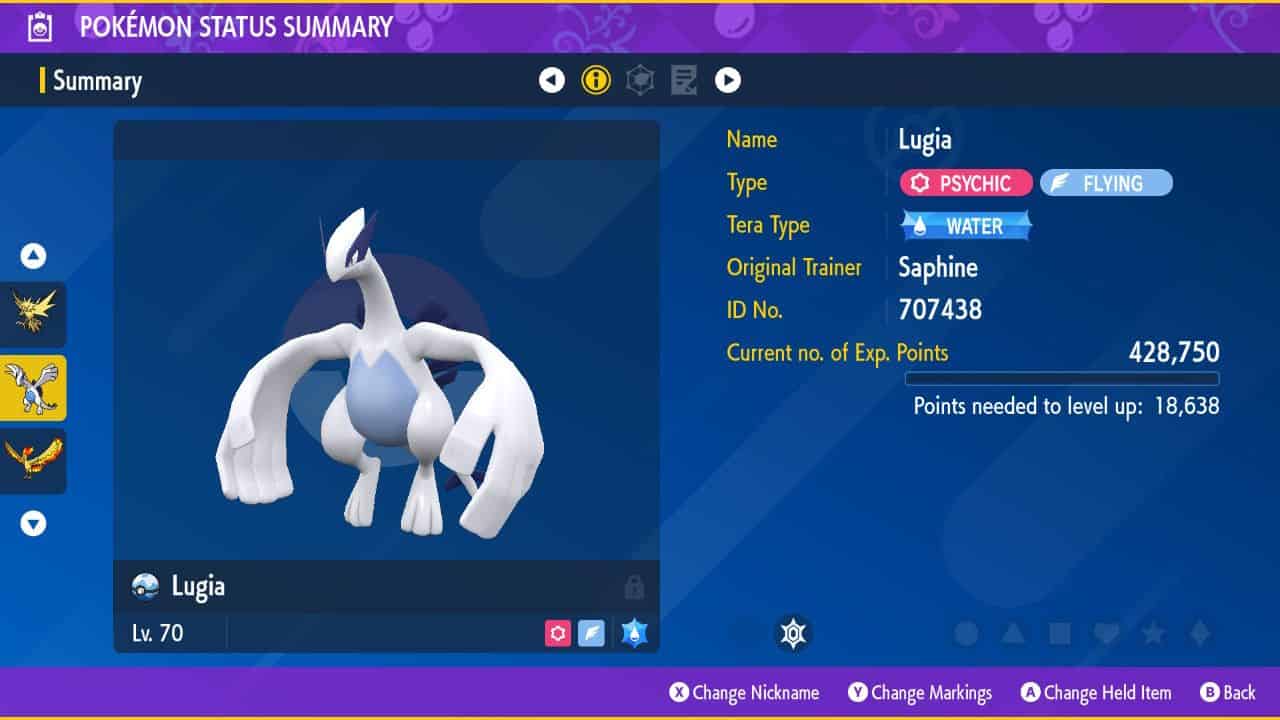
Task: Toggle the triangle marking
Action: point(1012,633)
